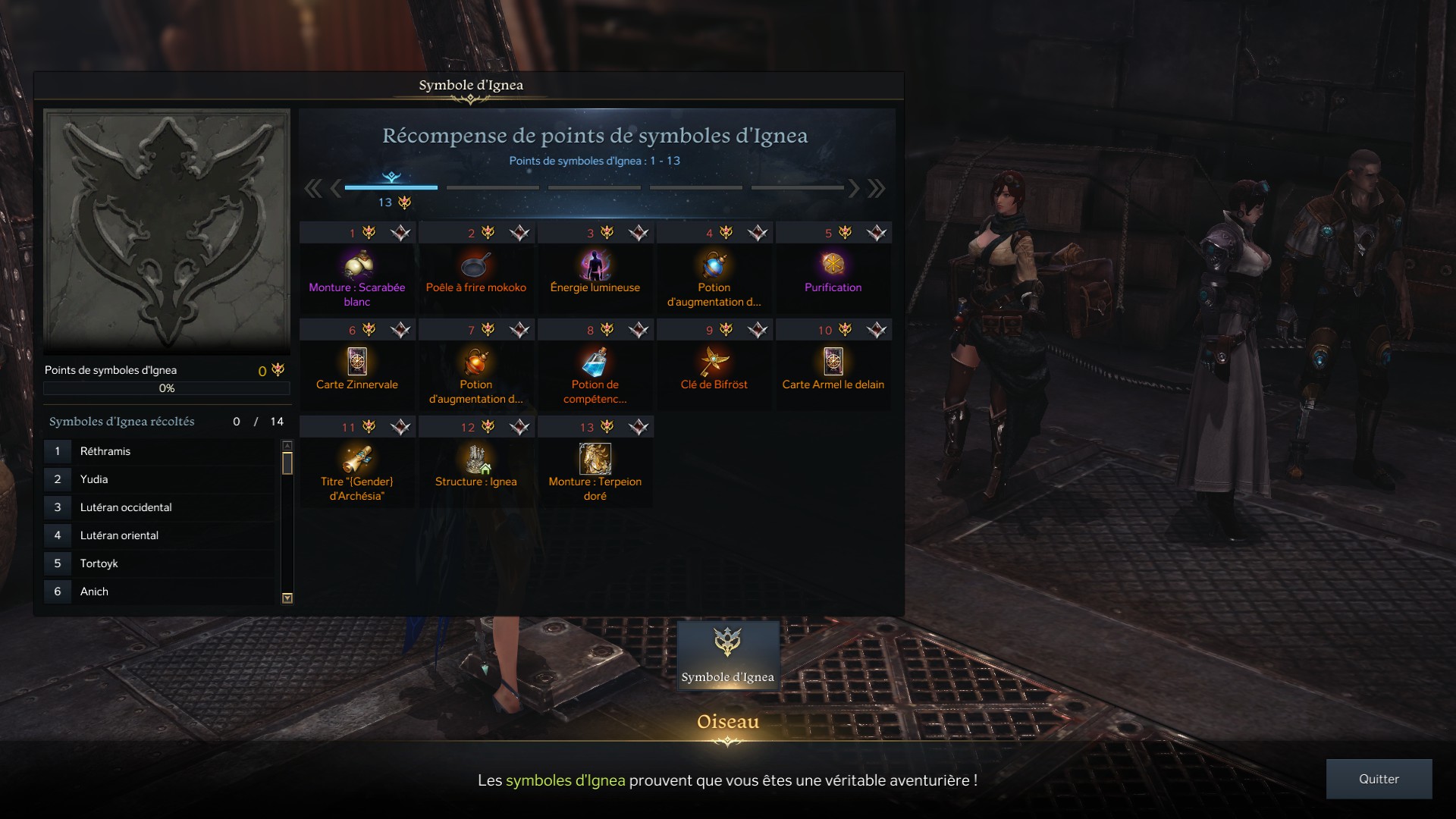1456x819 pixels.
Task: Select the Symbole d'Ignea dialogue option
Action: 728,655
